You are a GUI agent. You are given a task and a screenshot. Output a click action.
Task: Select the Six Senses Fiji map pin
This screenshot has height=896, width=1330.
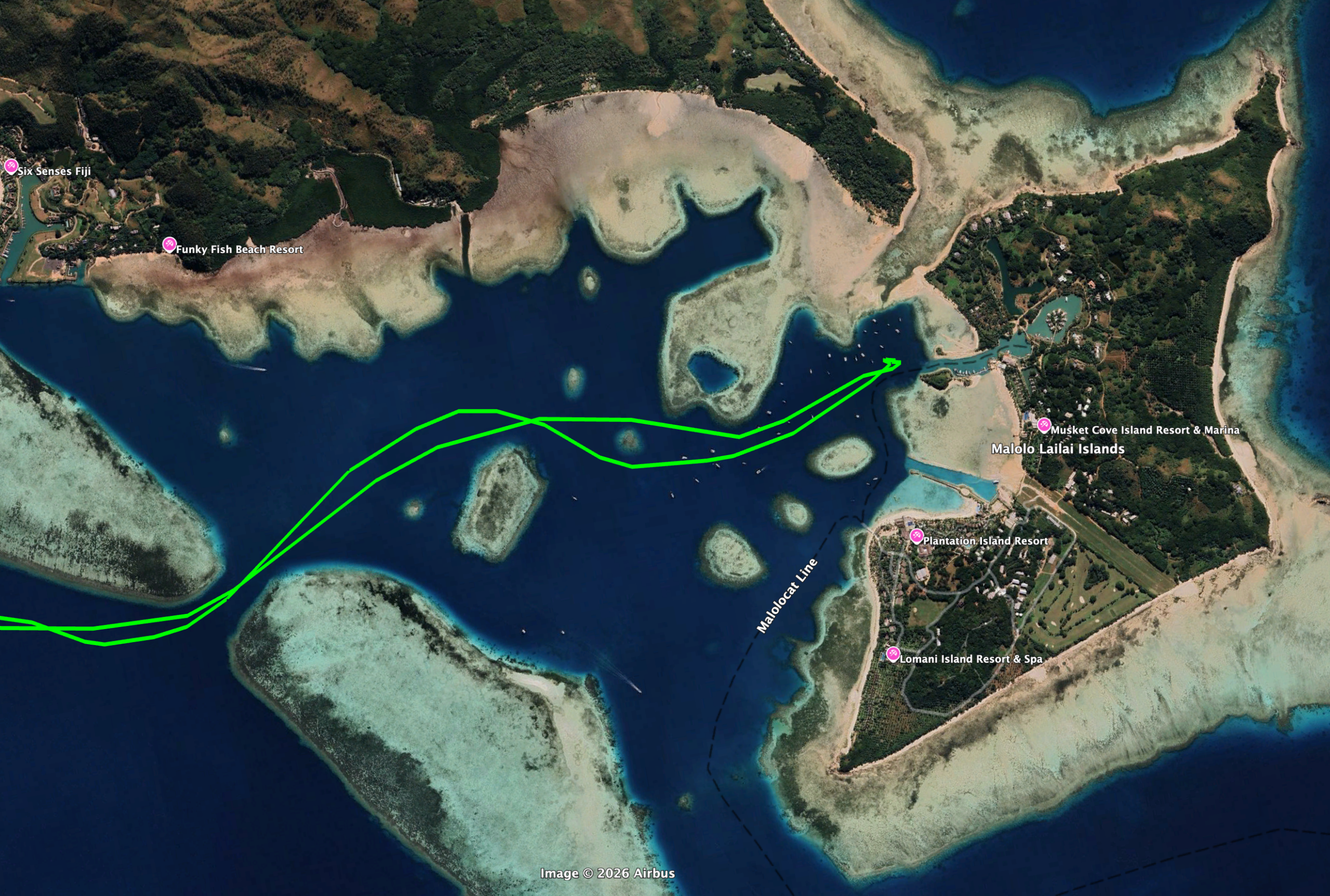[x=11, y=166]
